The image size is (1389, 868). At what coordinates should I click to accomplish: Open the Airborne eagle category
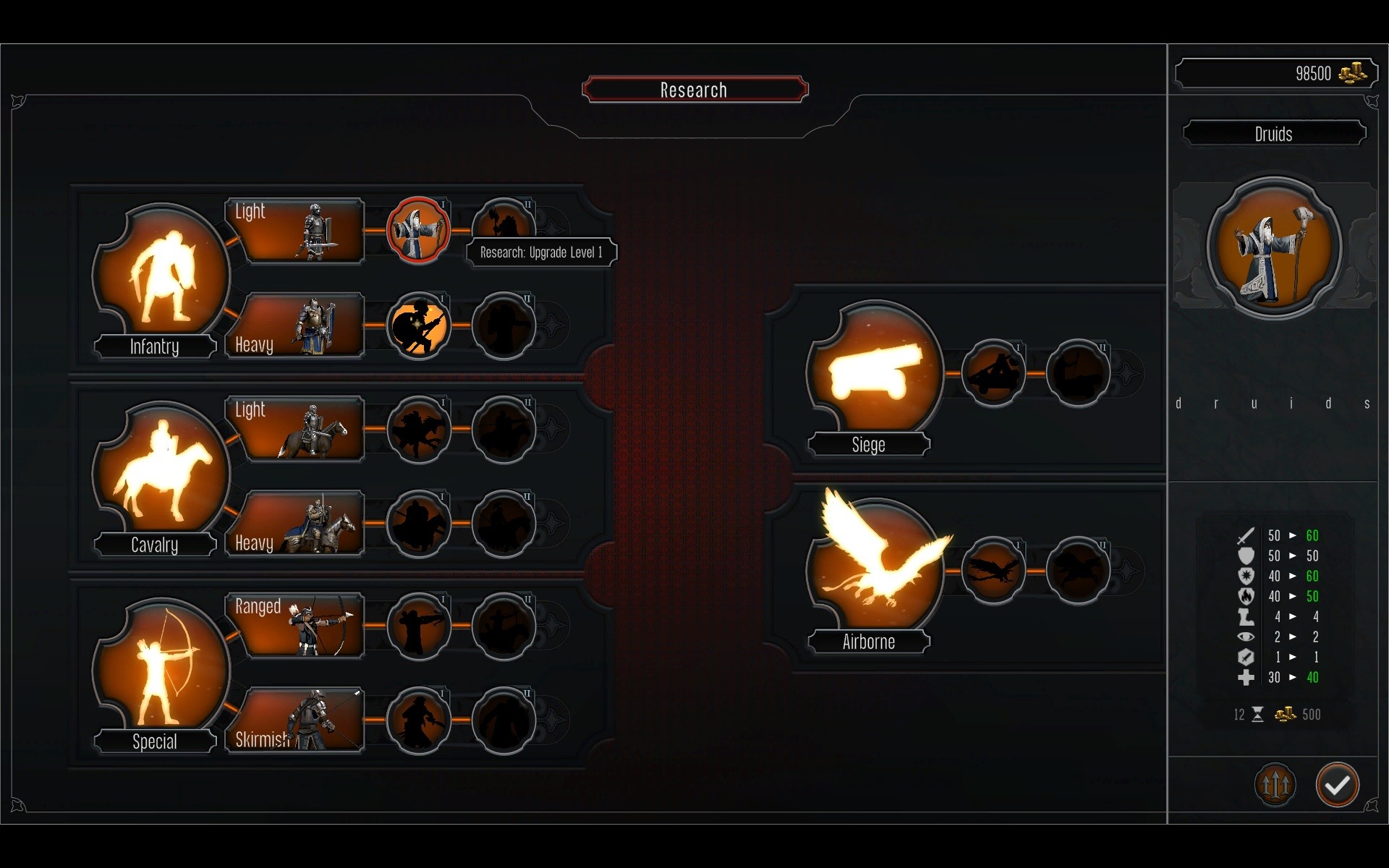875,569
